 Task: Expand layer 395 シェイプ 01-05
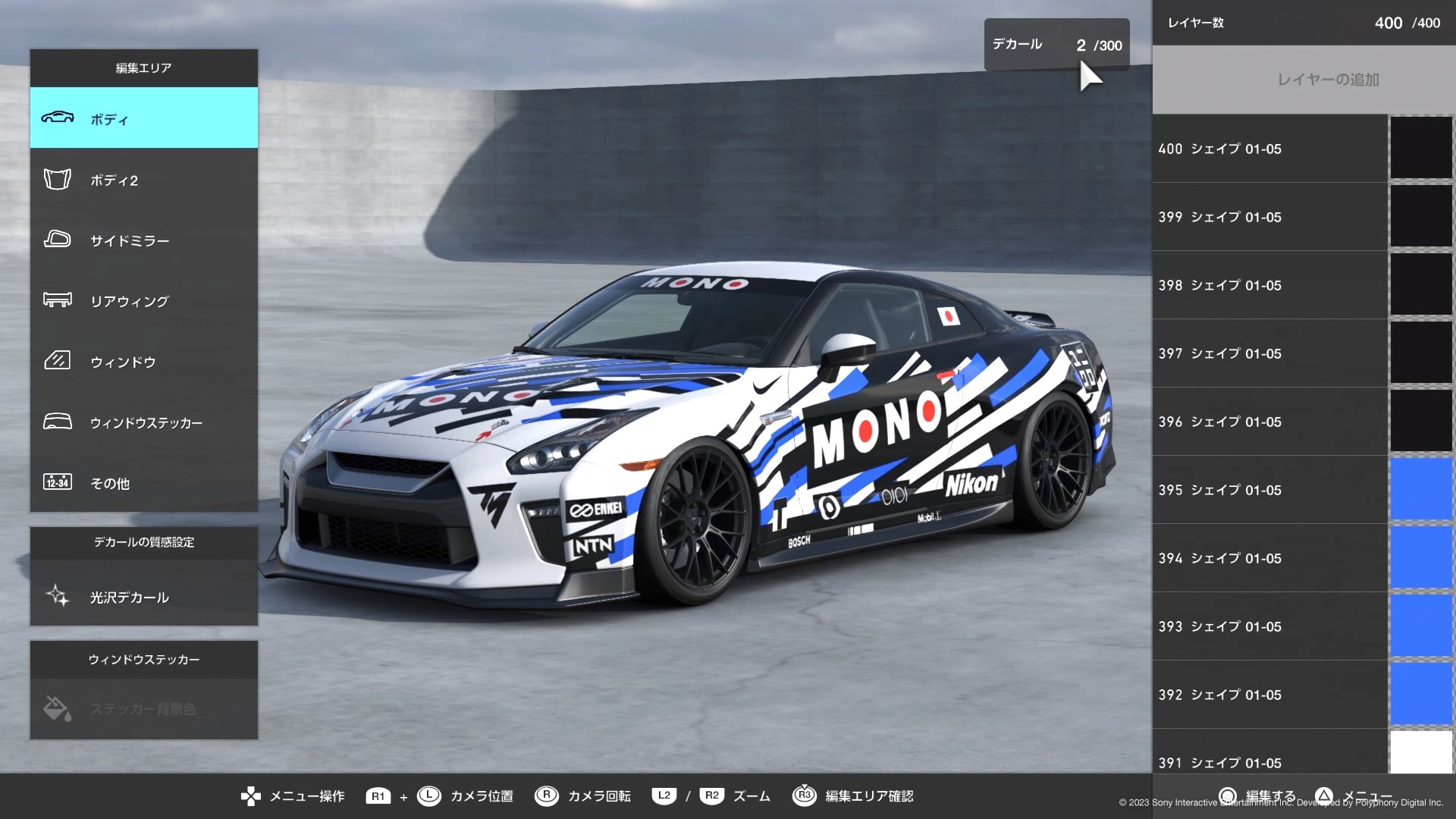(x=1268, y=490)
